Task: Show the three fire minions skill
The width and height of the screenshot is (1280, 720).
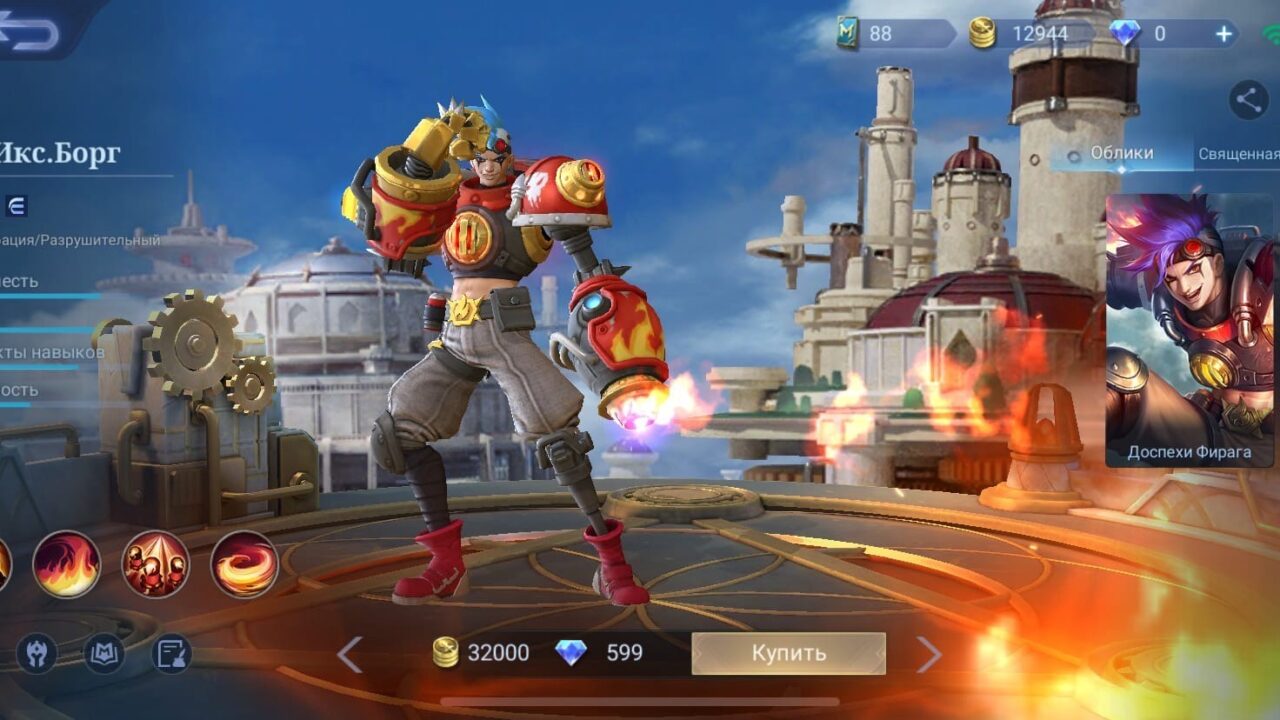Action: [x=155, y=565]
